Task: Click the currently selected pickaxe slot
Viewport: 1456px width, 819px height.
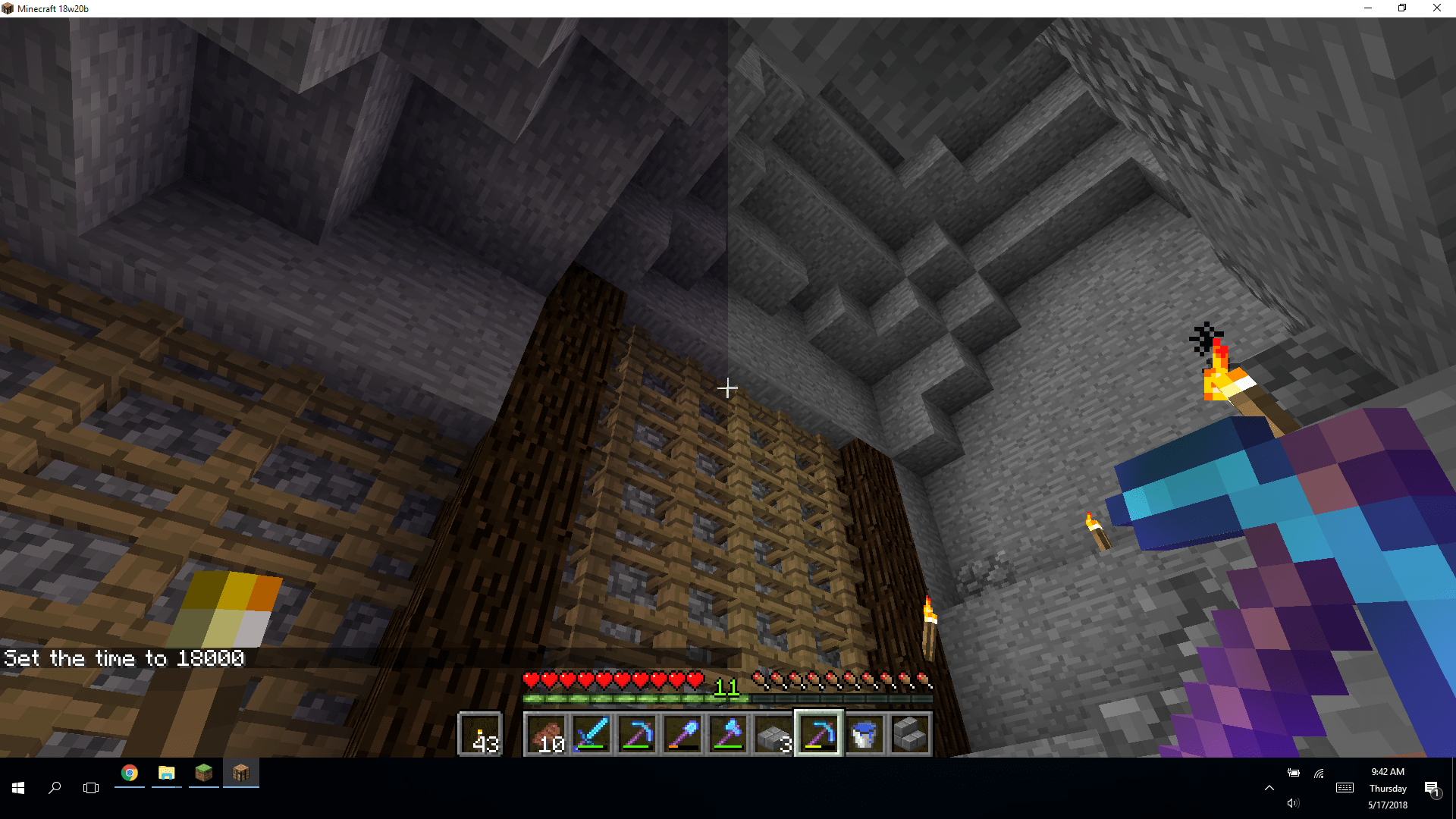Action: [819, 733]
